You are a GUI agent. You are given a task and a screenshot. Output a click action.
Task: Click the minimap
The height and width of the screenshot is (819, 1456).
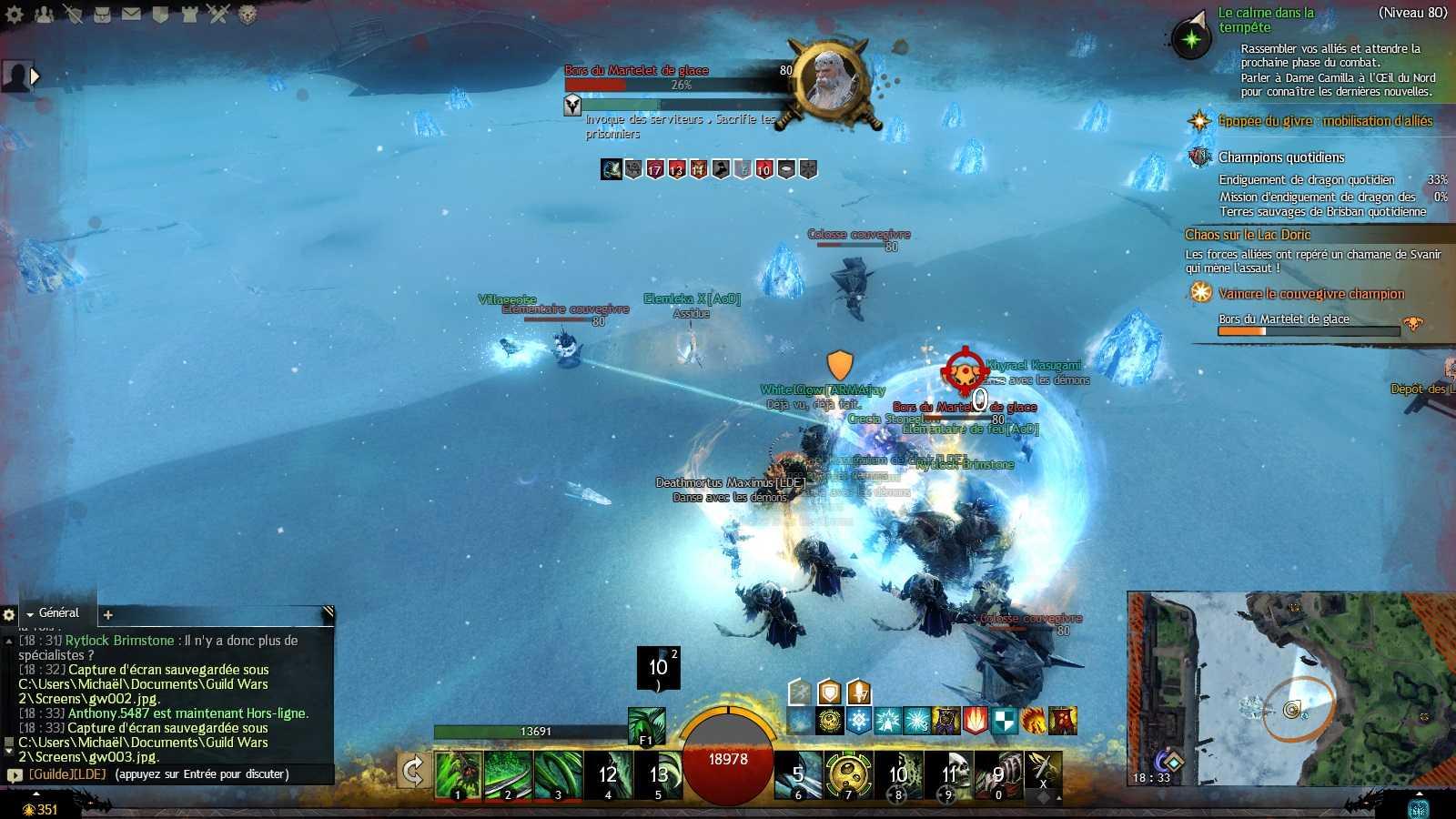coord(1290,689)
